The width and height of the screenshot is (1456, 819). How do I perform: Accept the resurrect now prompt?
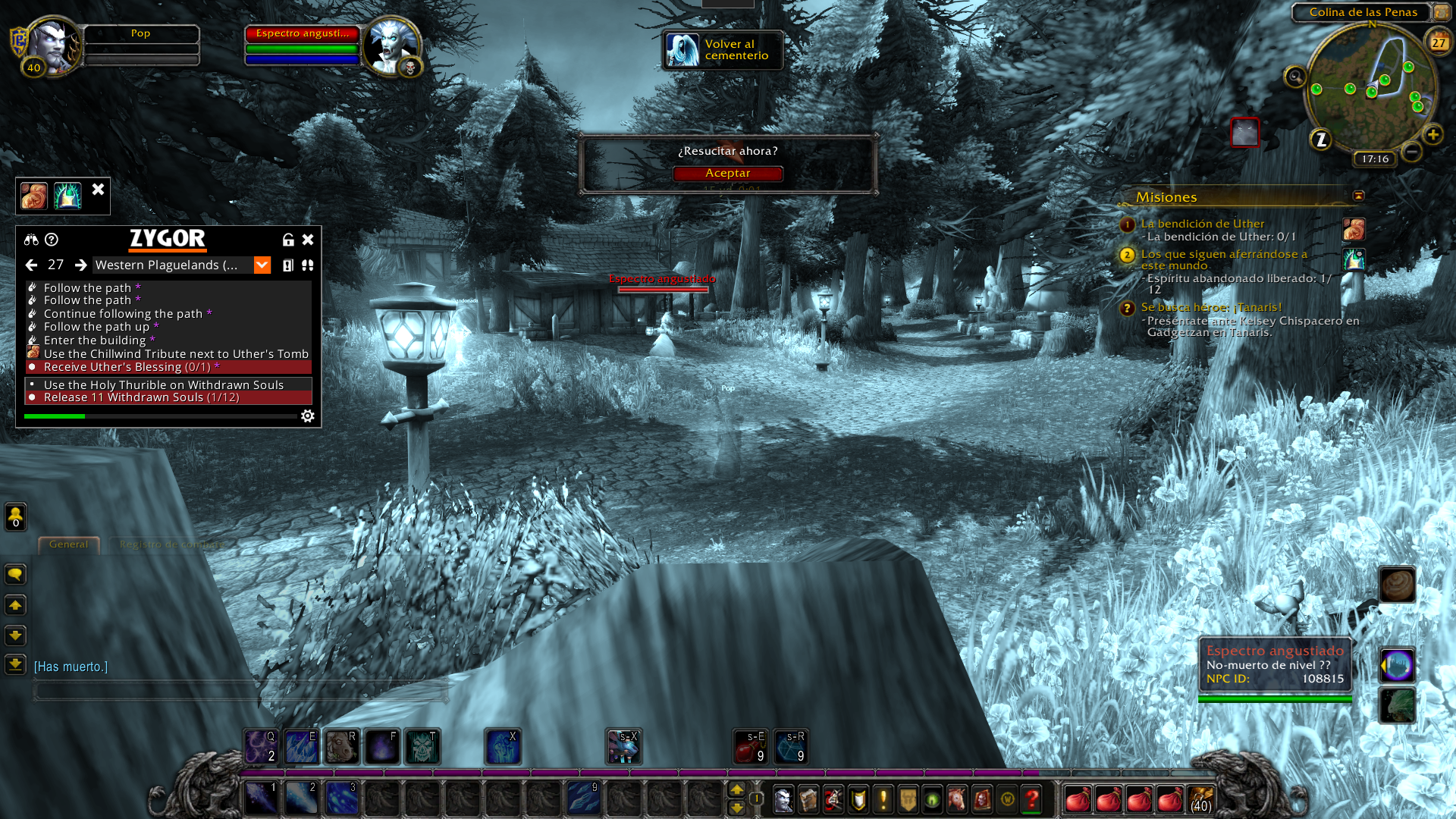(x=727, y=174)
